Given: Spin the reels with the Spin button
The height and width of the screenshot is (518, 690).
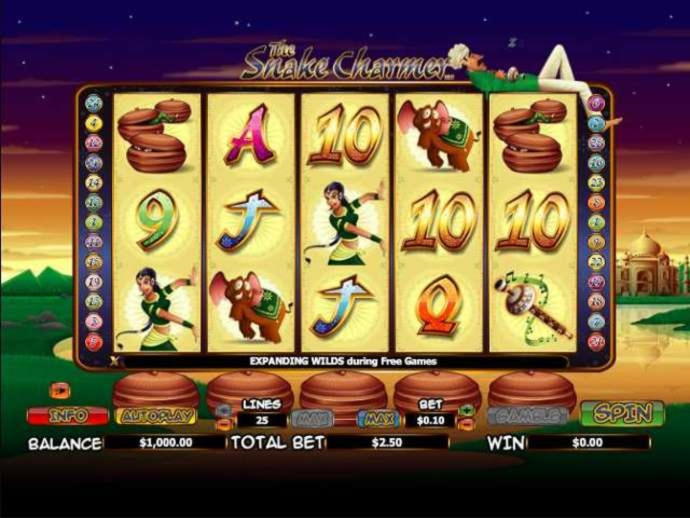Looking at the screenshot, I should click(622, 413).
